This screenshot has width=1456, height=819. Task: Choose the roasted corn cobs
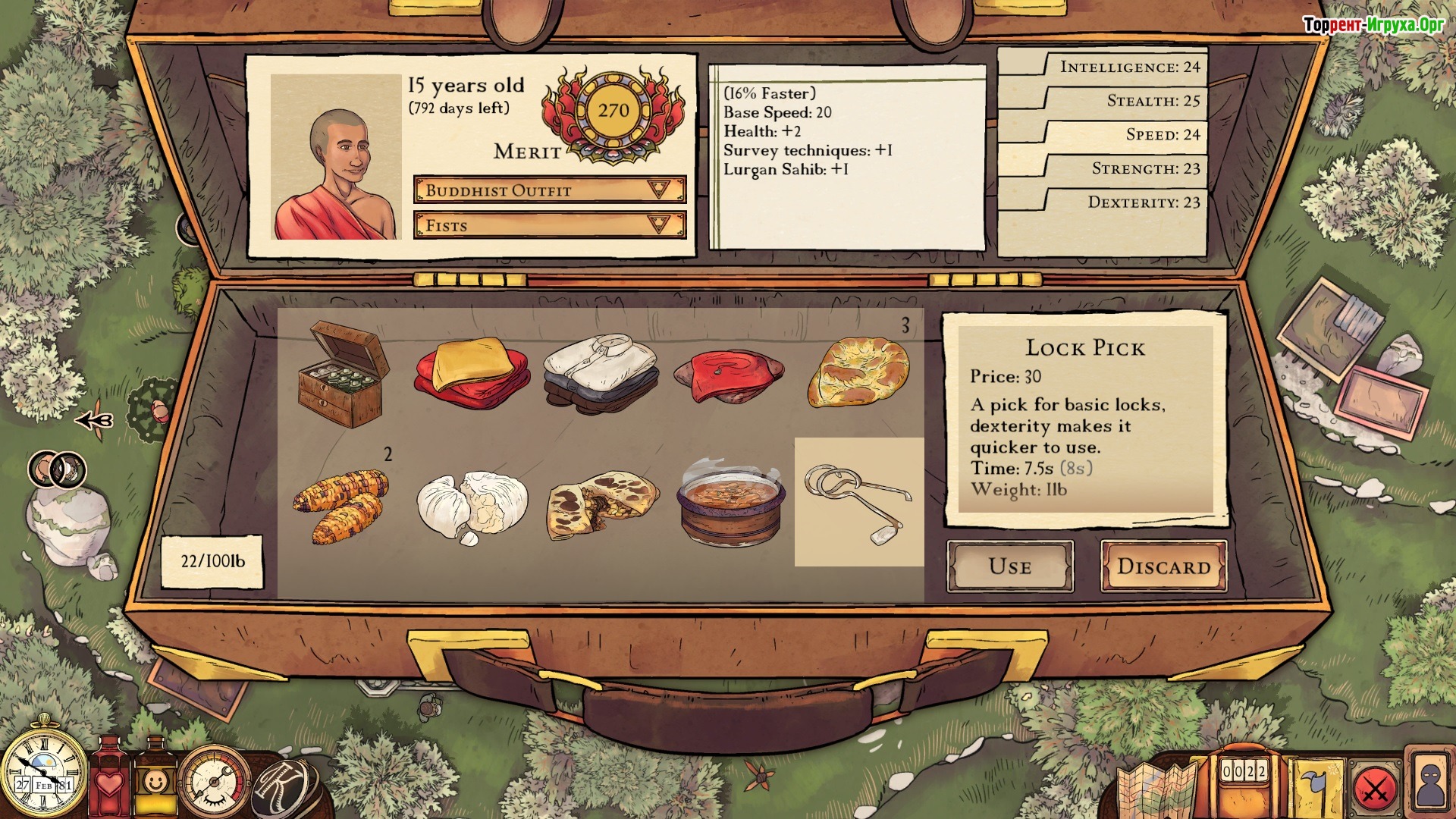(x=343, y=502)
